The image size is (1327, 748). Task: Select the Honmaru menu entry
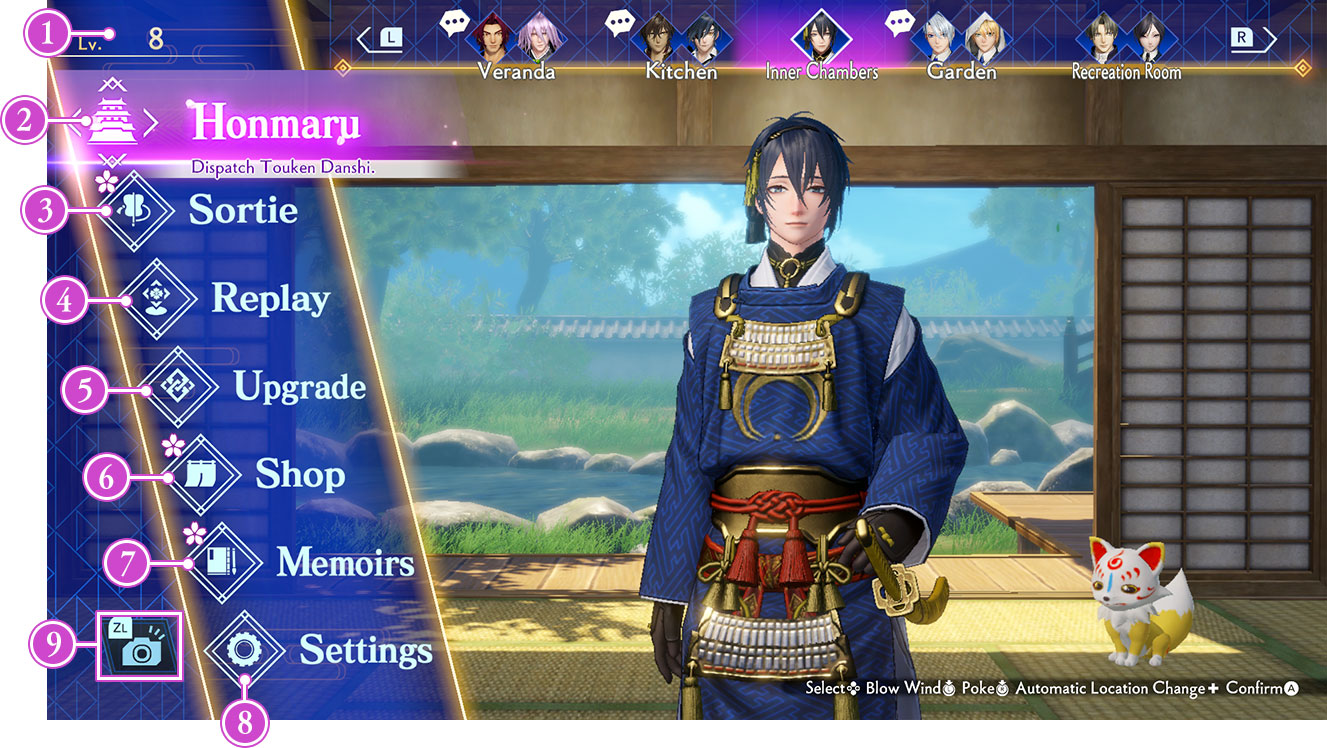point(274,122)
